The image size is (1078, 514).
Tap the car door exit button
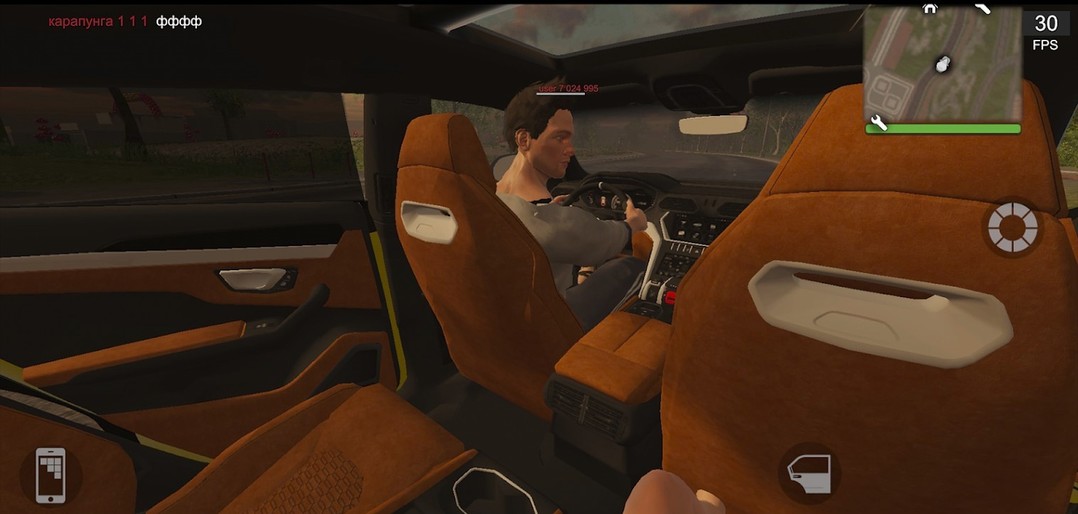[x=808, y=474]
